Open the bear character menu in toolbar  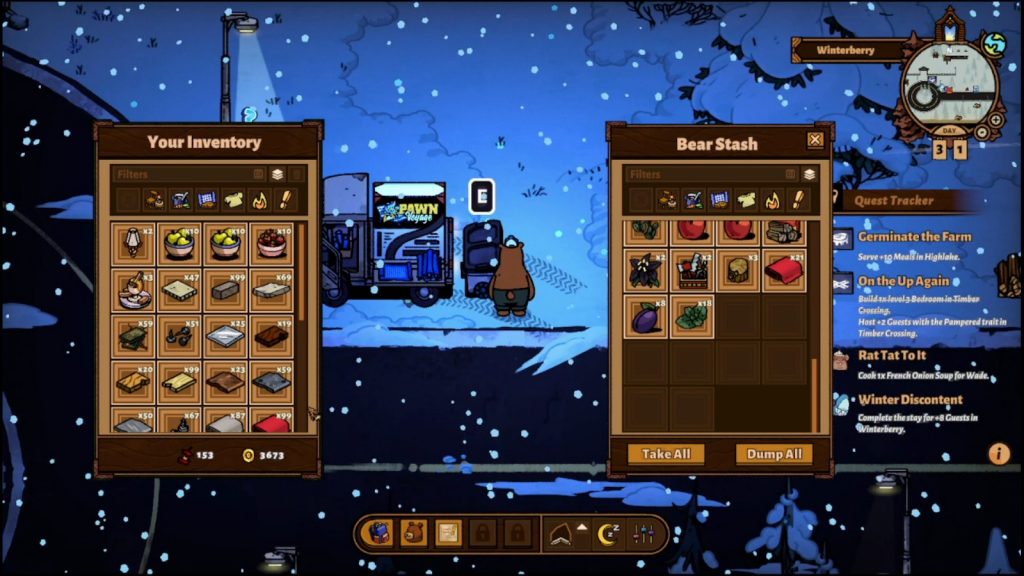point(413,533)
